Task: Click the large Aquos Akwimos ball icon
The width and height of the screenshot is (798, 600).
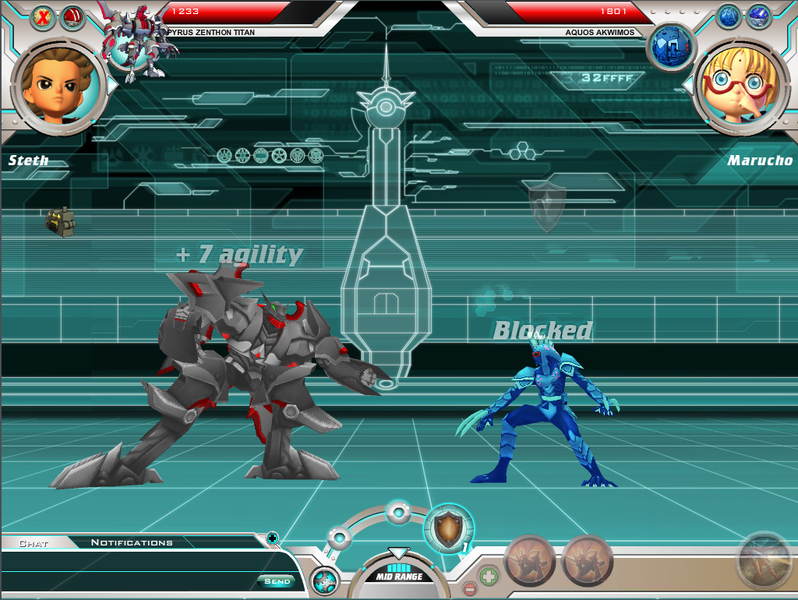Action: tap(670, 46)
